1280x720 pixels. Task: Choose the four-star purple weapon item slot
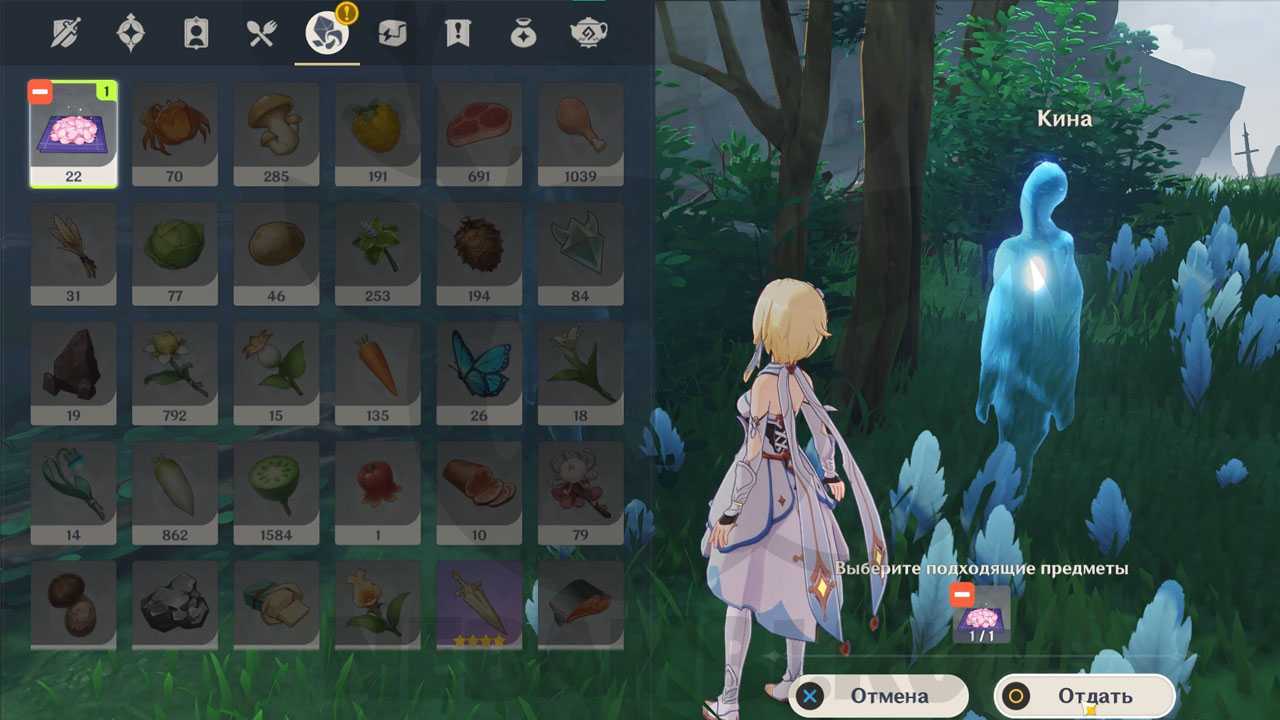pos(479,604)
